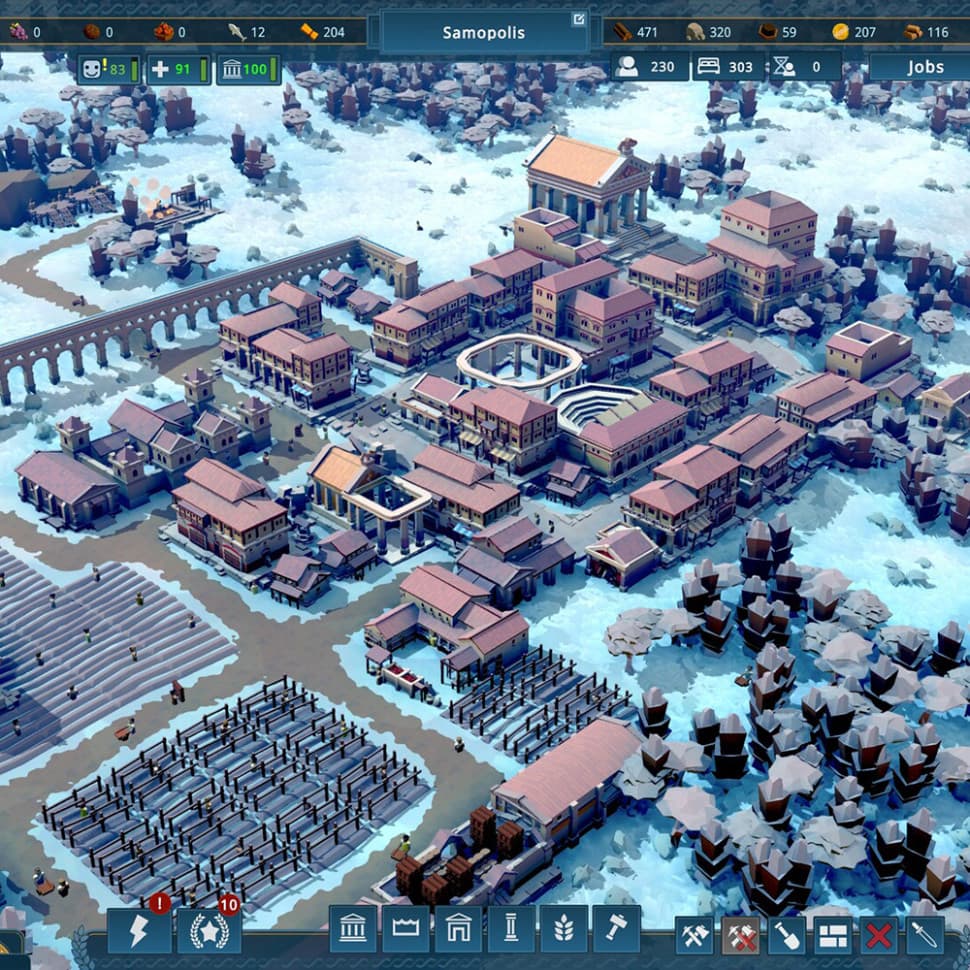
Task: Toggle the highlighted crossed-out axes tool
Action: tap(741, 936)
